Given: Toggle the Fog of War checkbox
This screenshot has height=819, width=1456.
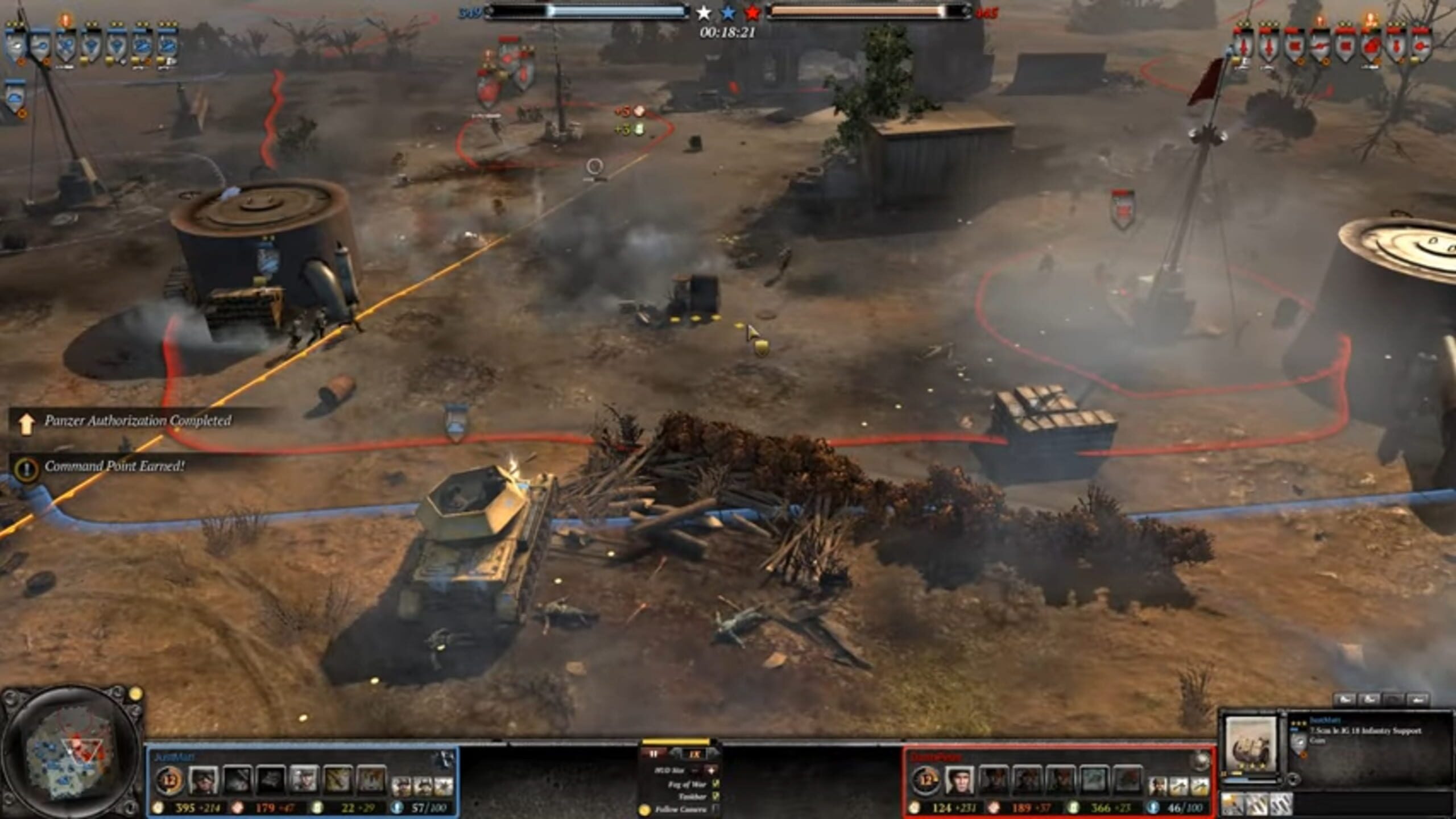Looking at the screenshot, I should [717, 784].
